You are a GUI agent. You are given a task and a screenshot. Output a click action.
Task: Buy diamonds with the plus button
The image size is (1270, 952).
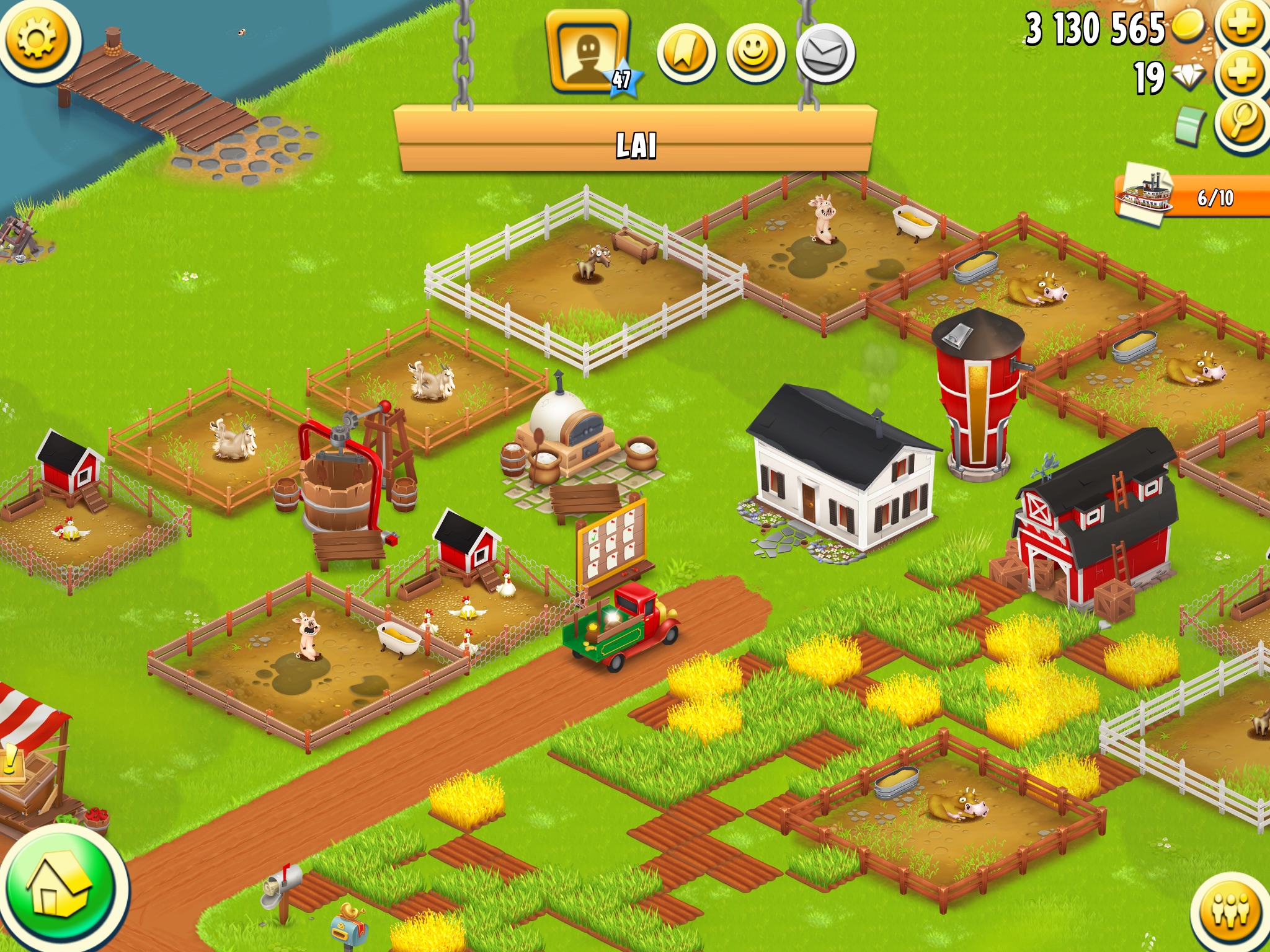pos(1242,74)
